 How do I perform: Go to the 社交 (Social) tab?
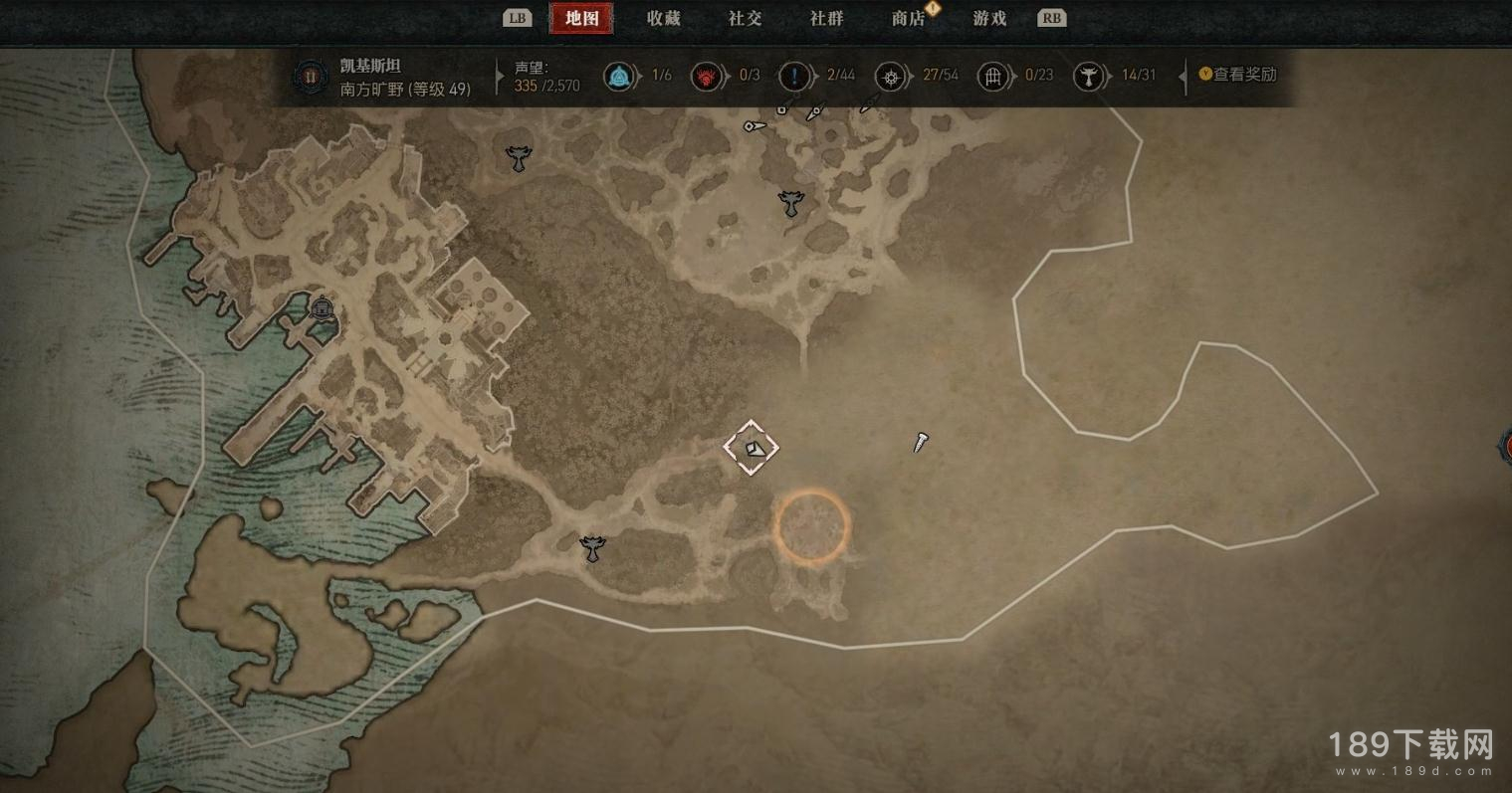(745, 18)
